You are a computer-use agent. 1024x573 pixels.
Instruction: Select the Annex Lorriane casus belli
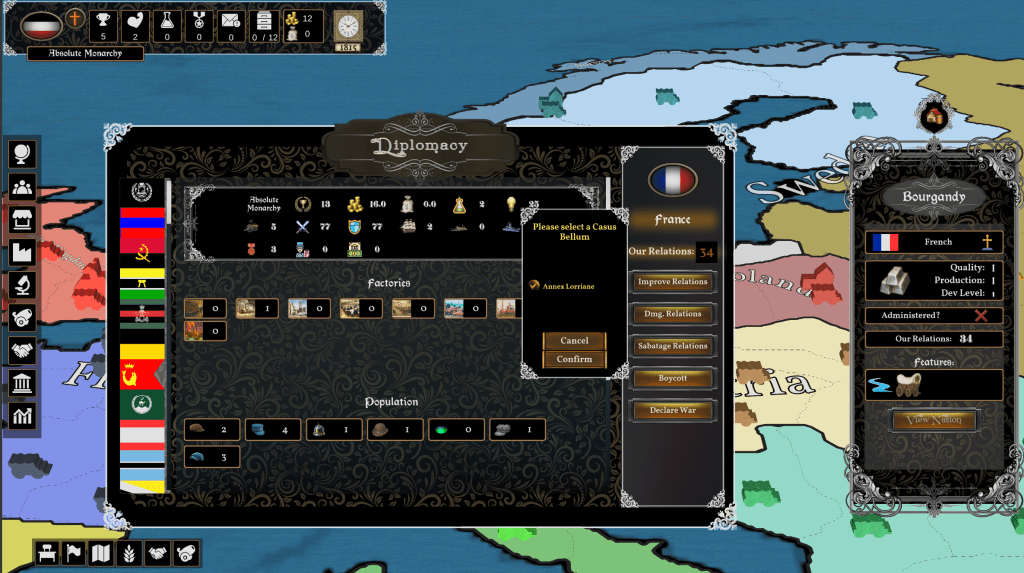568,286
